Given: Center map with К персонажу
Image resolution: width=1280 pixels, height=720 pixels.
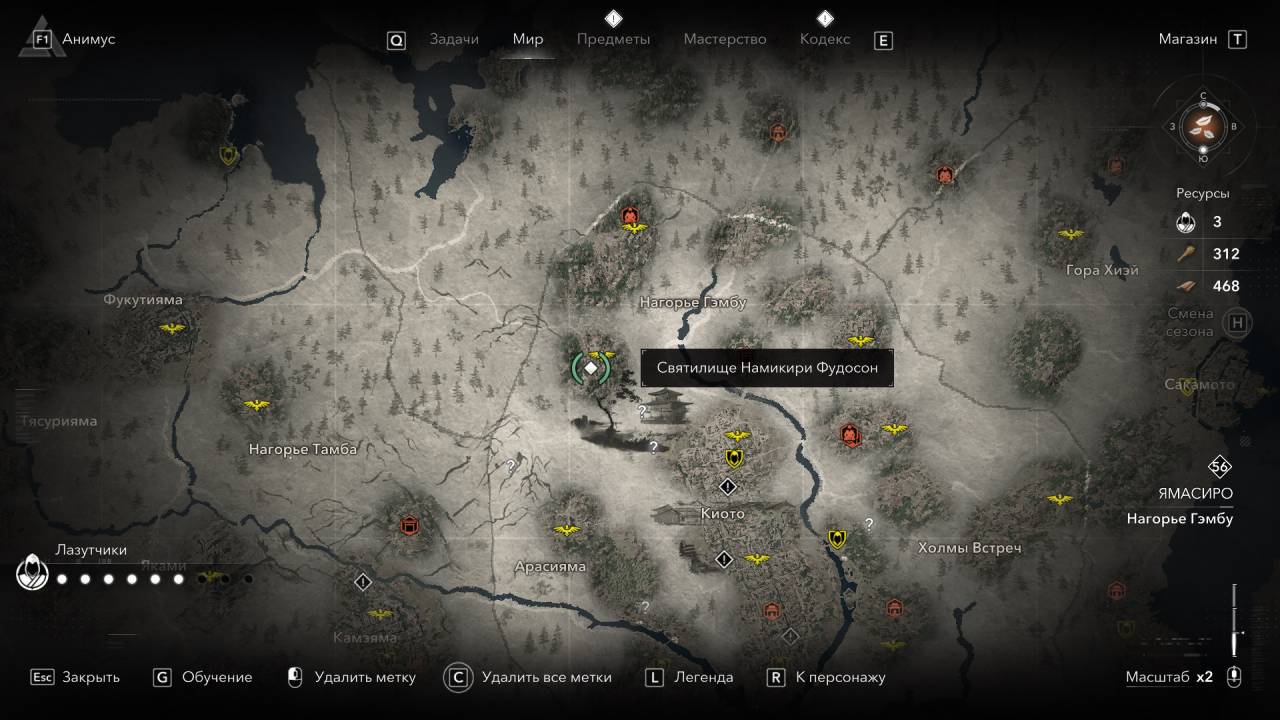Looking at the screenshot, I should click(x=827, y=677).
